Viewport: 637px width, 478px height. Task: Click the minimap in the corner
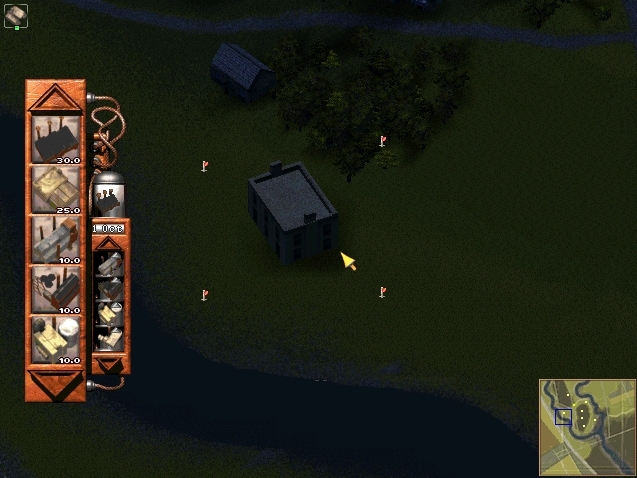[586, 426]
